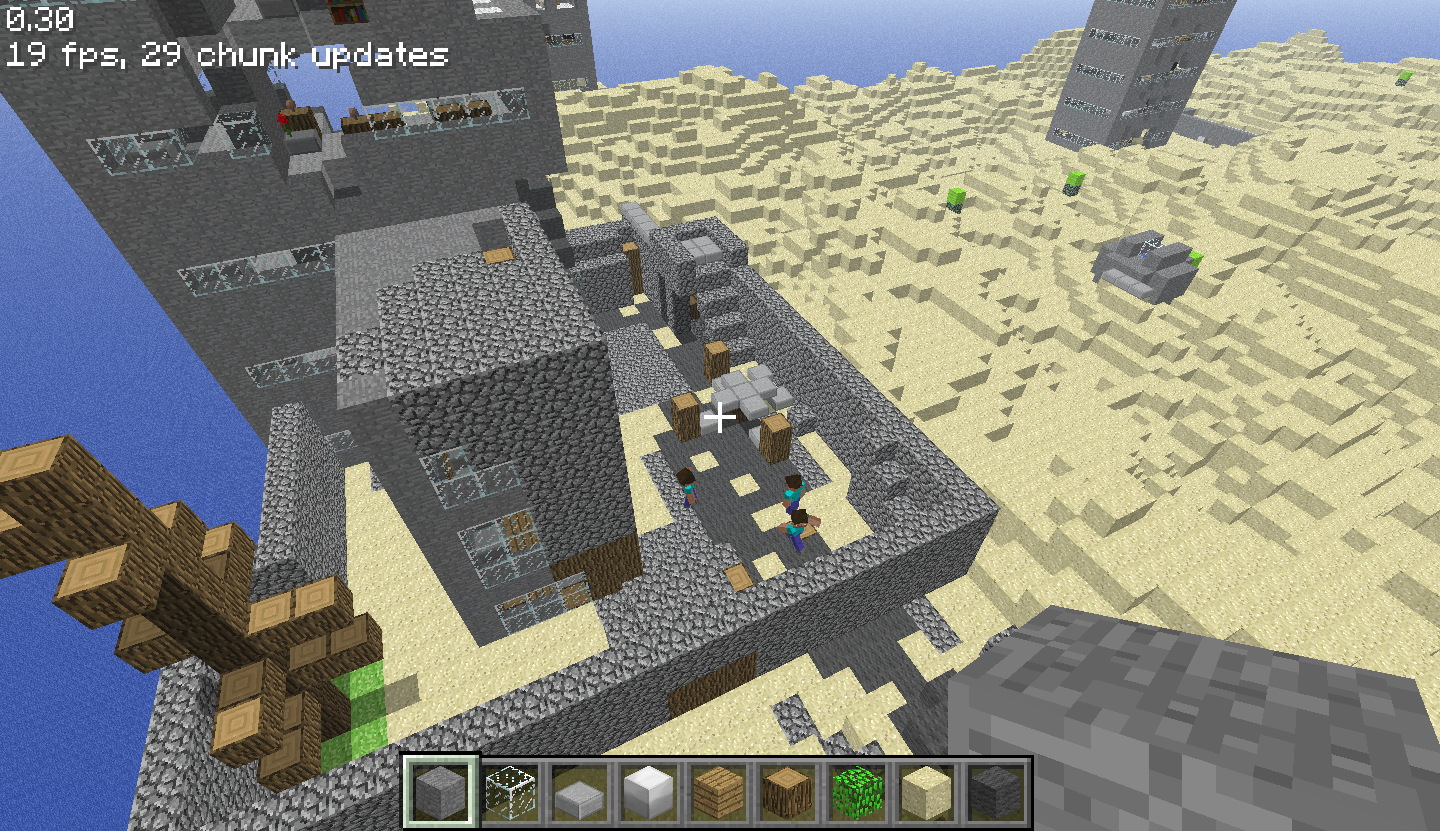Pick the dark gray block slot
The image size is (1440, 831).
click(x=996, y=792)
